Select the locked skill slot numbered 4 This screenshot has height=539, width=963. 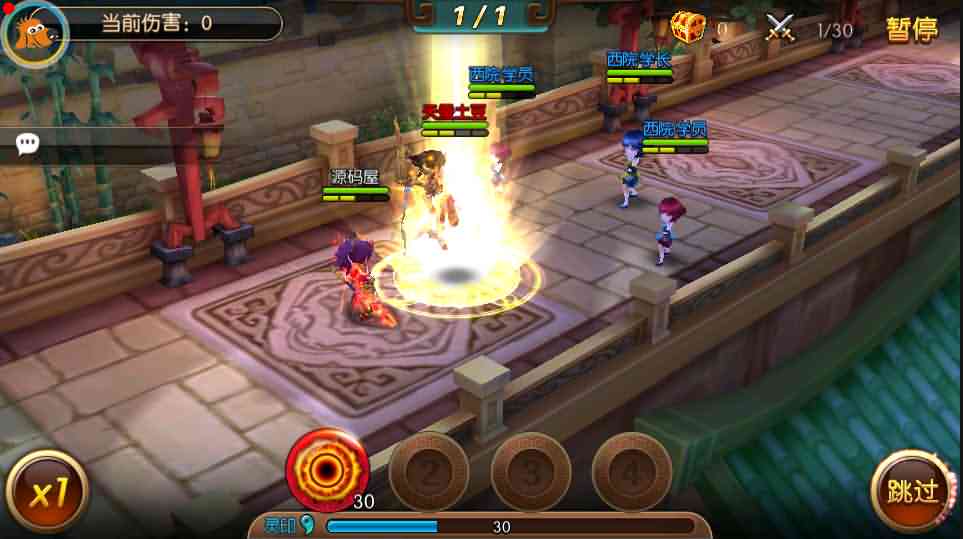[631, 471]
